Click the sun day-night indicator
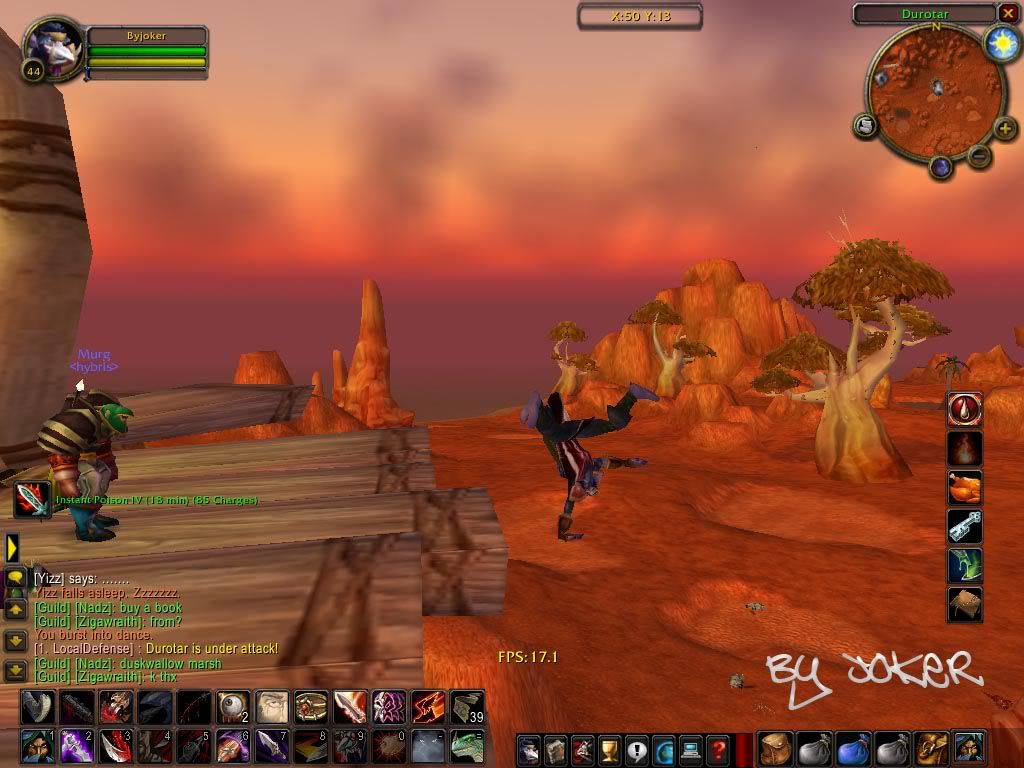The image size is (1024, 768). 1000,42
